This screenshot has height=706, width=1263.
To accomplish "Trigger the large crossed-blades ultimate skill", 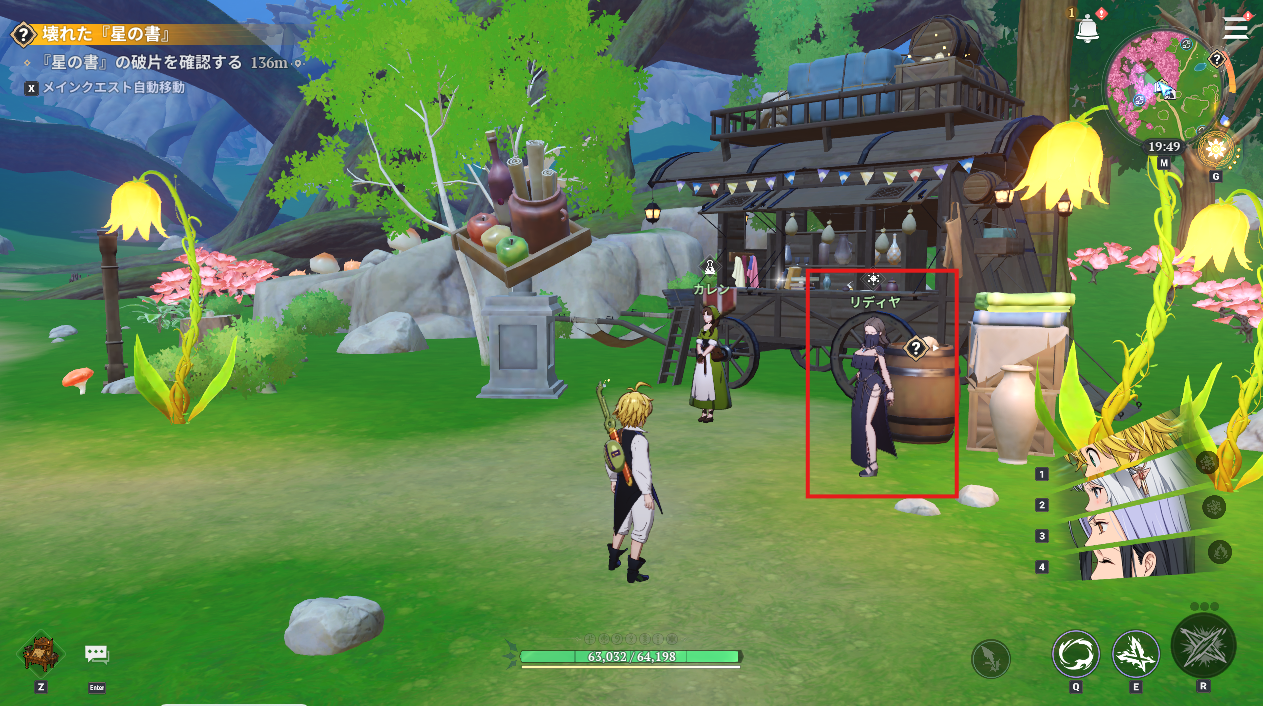I will tap(1203, 646).
